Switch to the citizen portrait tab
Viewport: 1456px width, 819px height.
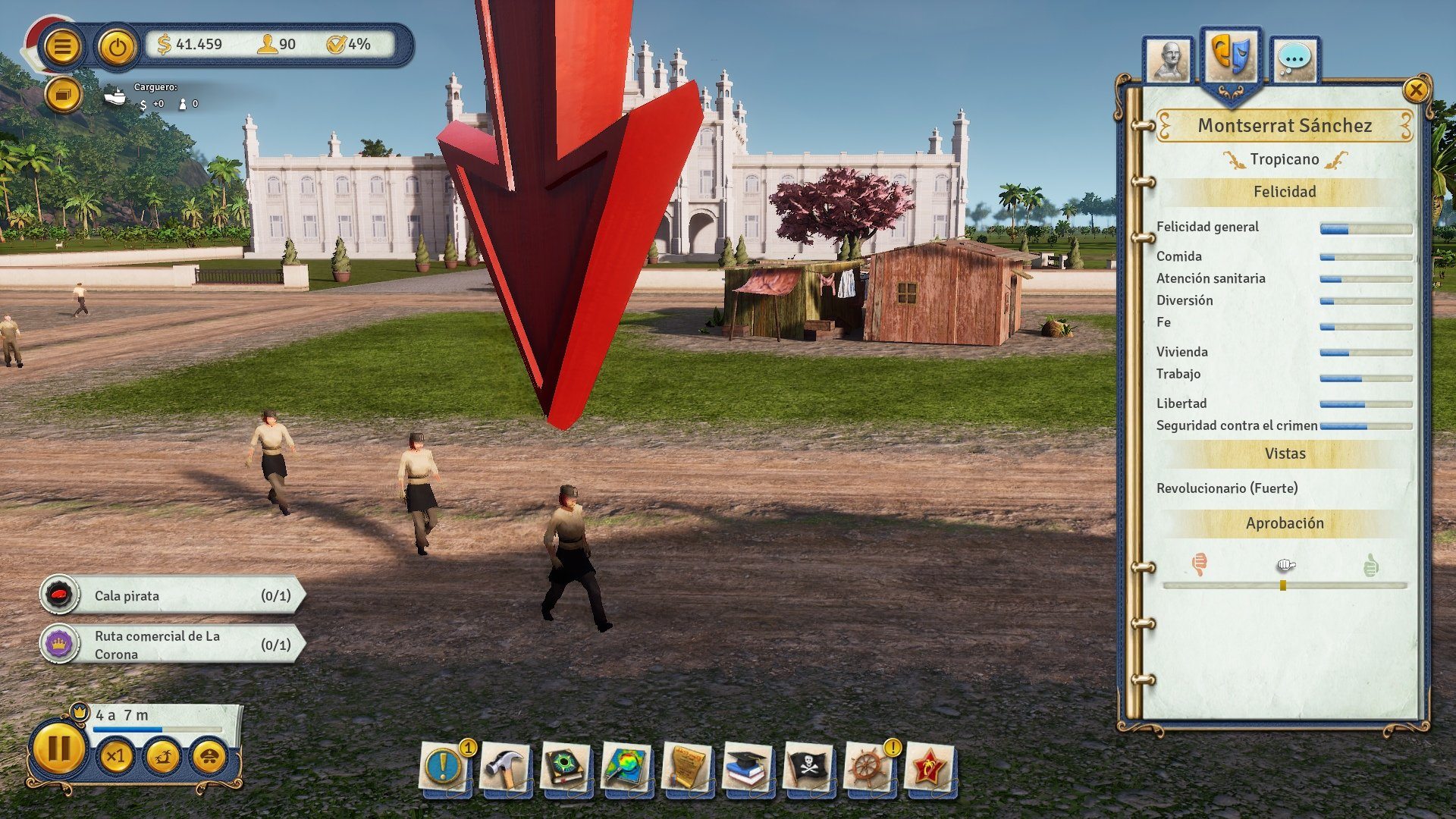pos(1169,59)
